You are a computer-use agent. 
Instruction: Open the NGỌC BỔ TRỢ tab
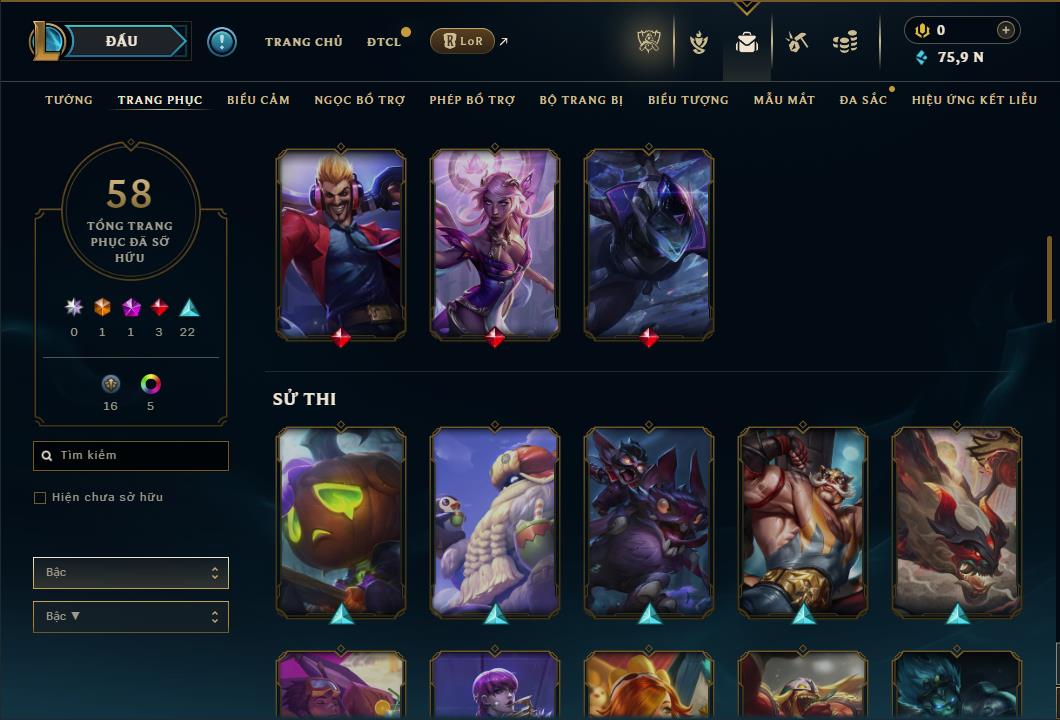click(359, 100)
